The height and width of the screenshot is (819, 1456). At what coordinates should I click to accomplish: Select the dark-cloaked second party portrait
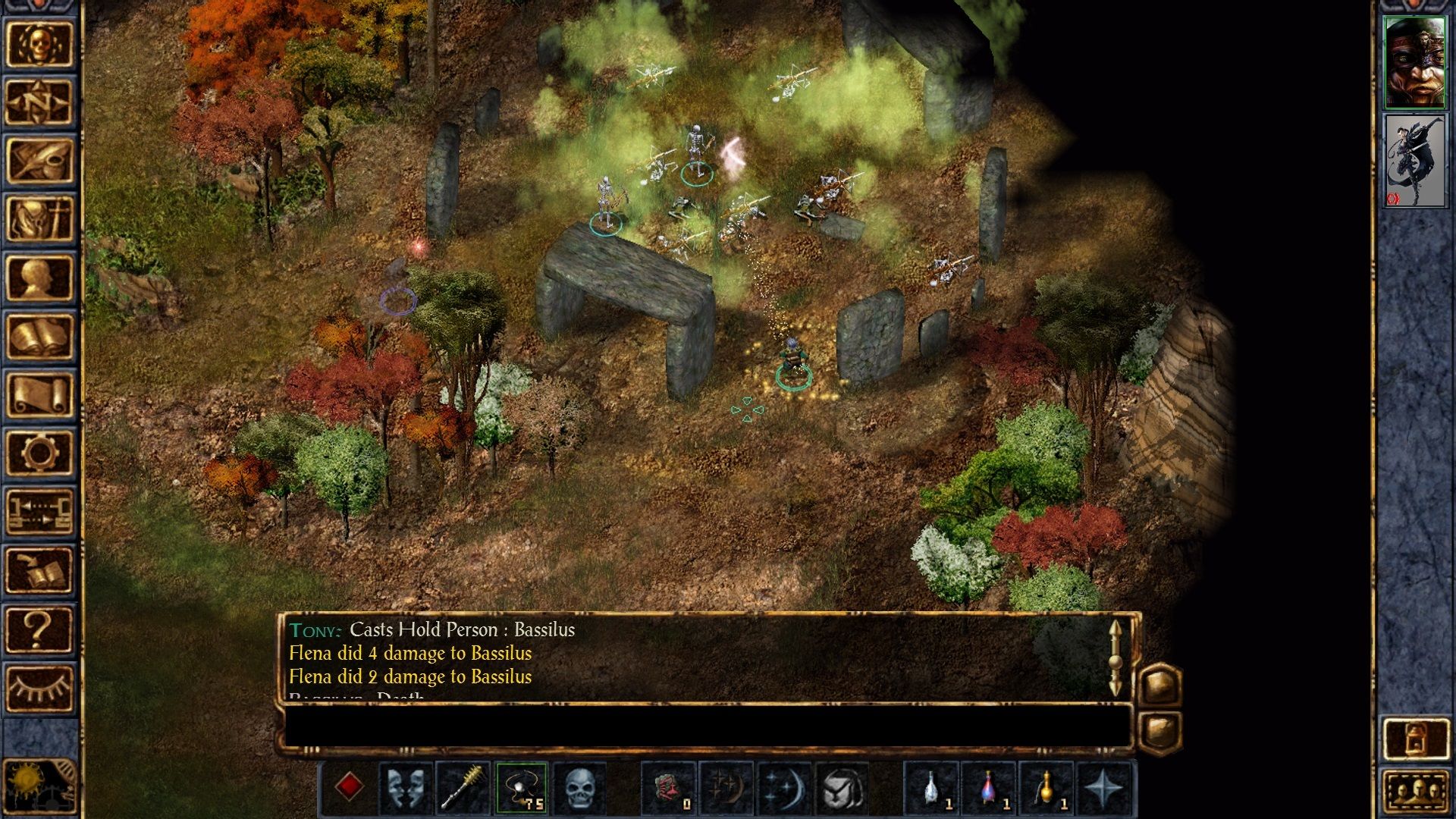[1415, 161]
